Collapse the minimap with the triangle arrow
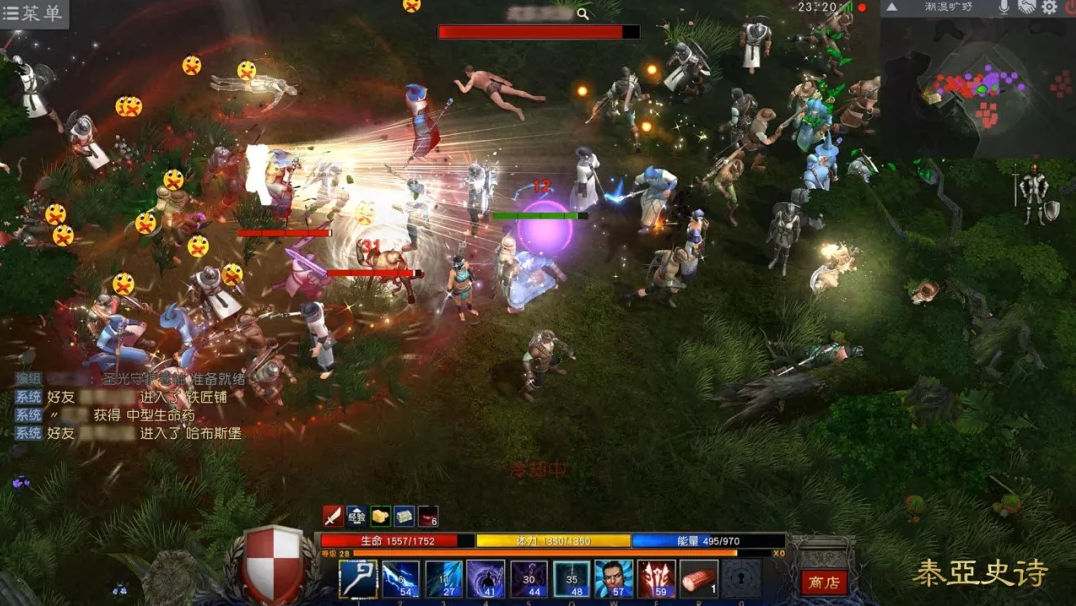This screenshot has width=1076, height=606. tap(892, 7)
